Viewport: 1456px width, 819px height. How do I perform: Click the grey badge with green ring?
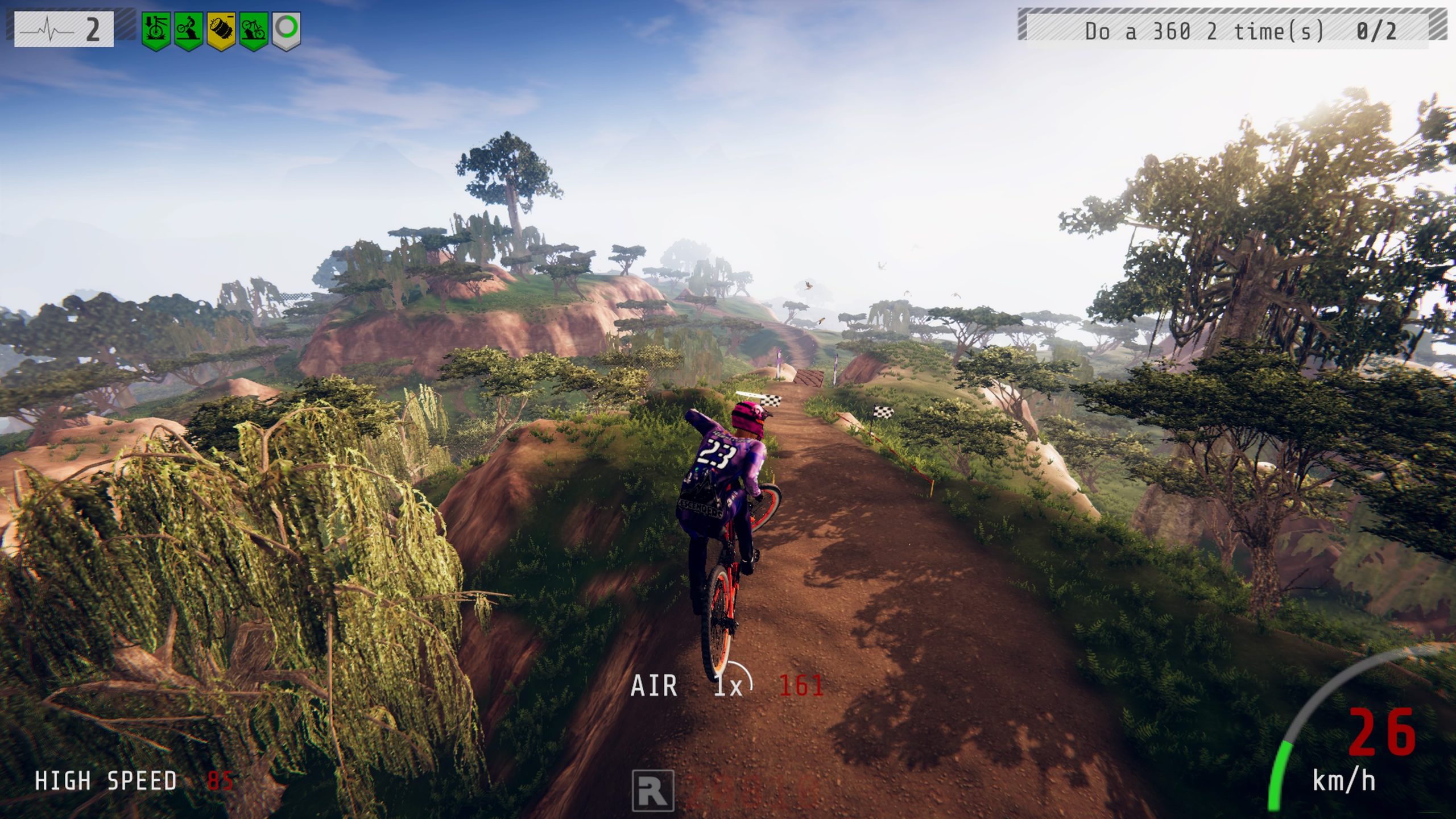(x=286, y=30)
